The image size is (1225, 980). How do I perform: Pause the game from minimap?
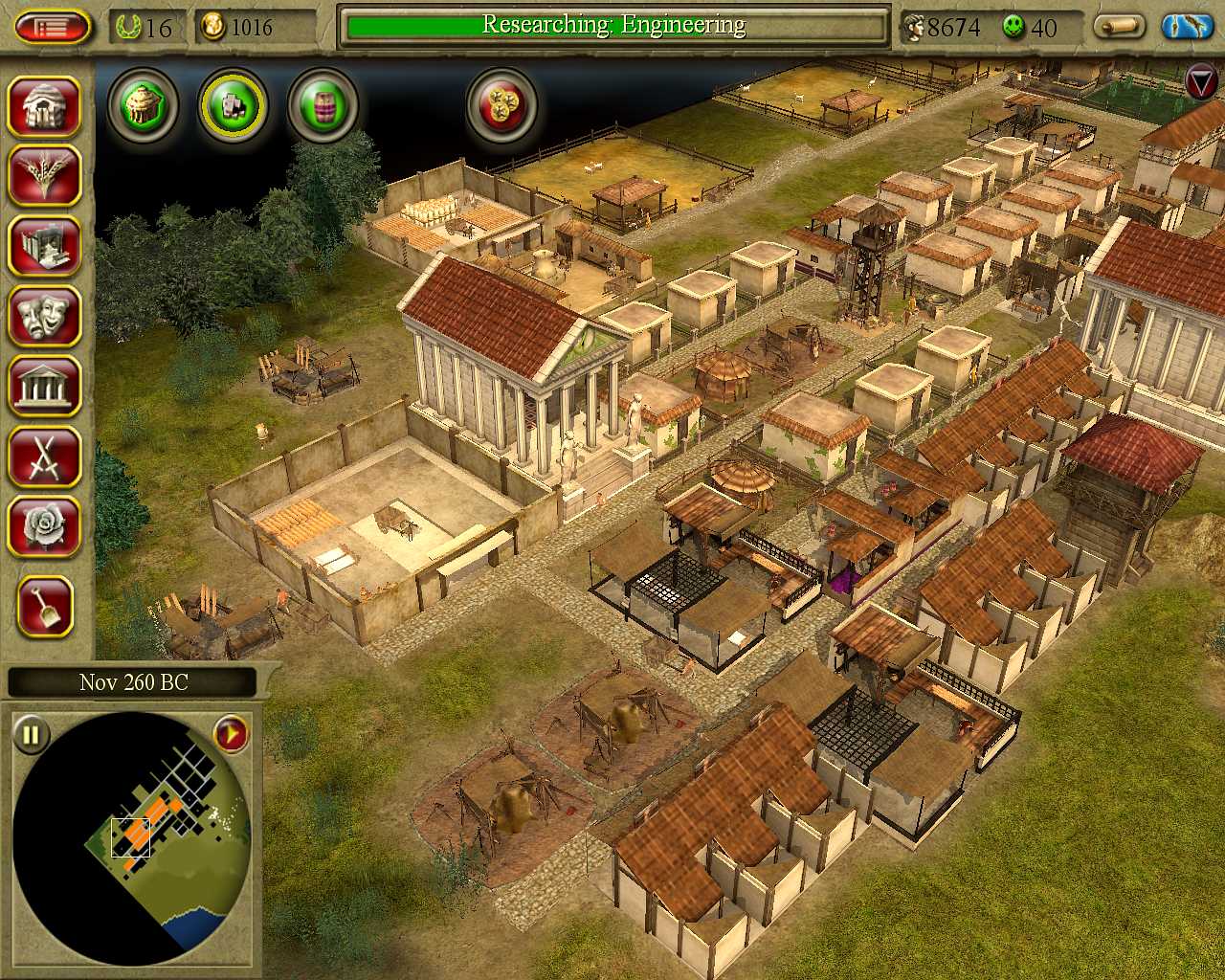point(31,735)
